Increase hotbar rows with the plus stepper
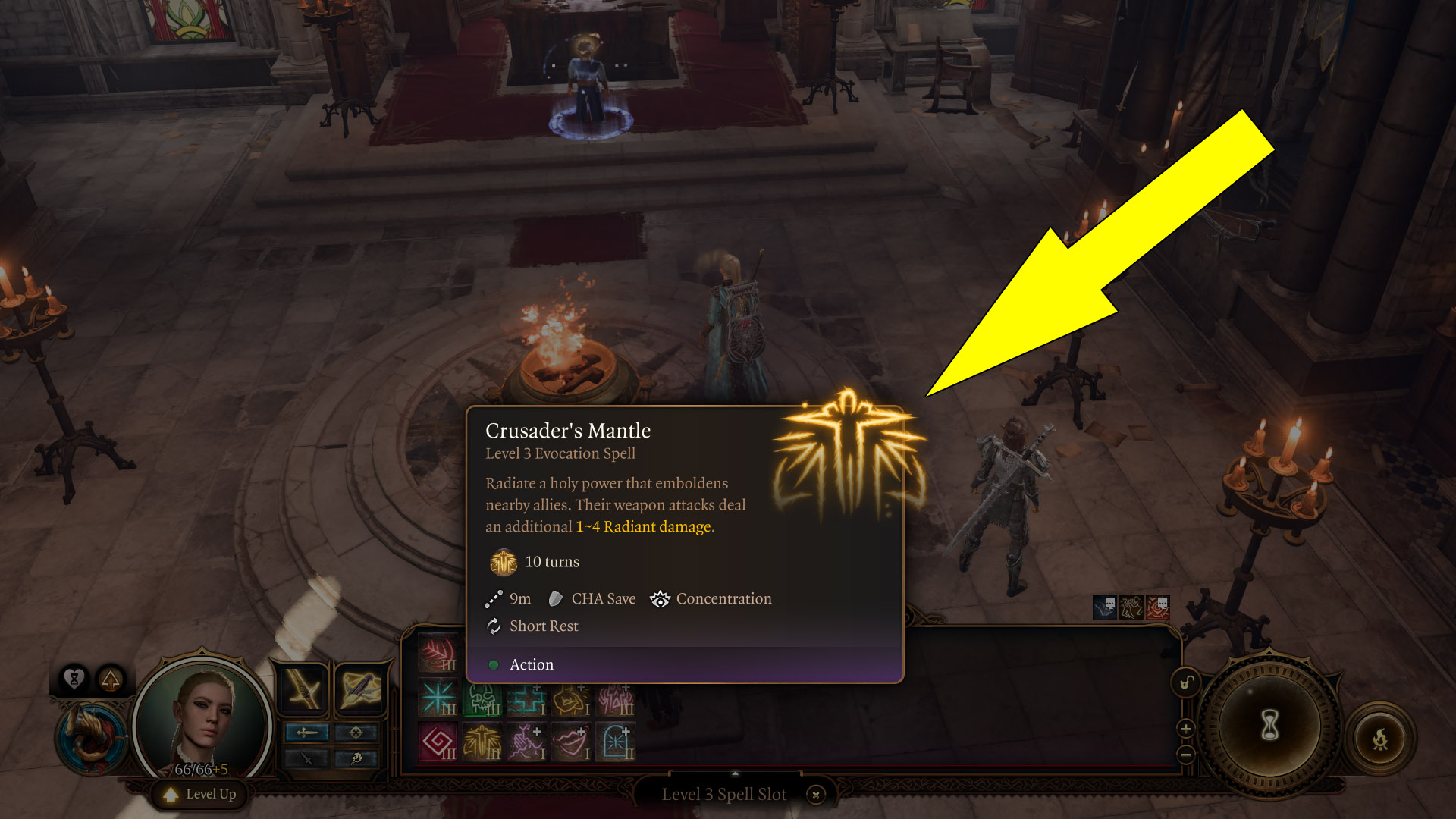Image resolution: width=1456 pixels, height=819 pixels. pyautogui.click(x=1185, y=730)
